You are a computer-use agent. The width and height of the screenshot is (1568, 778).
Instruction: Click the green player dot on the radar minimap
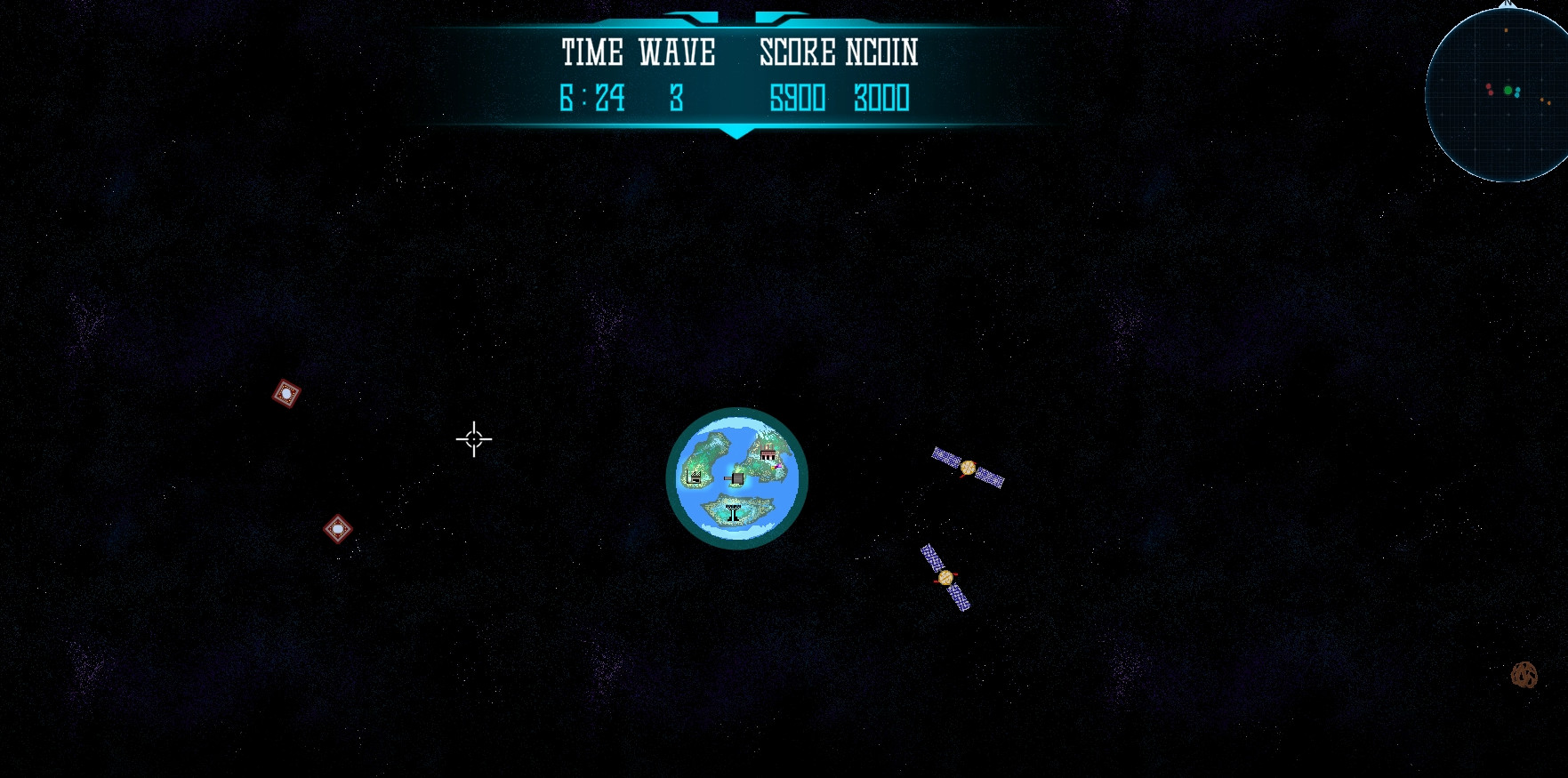1508,90
